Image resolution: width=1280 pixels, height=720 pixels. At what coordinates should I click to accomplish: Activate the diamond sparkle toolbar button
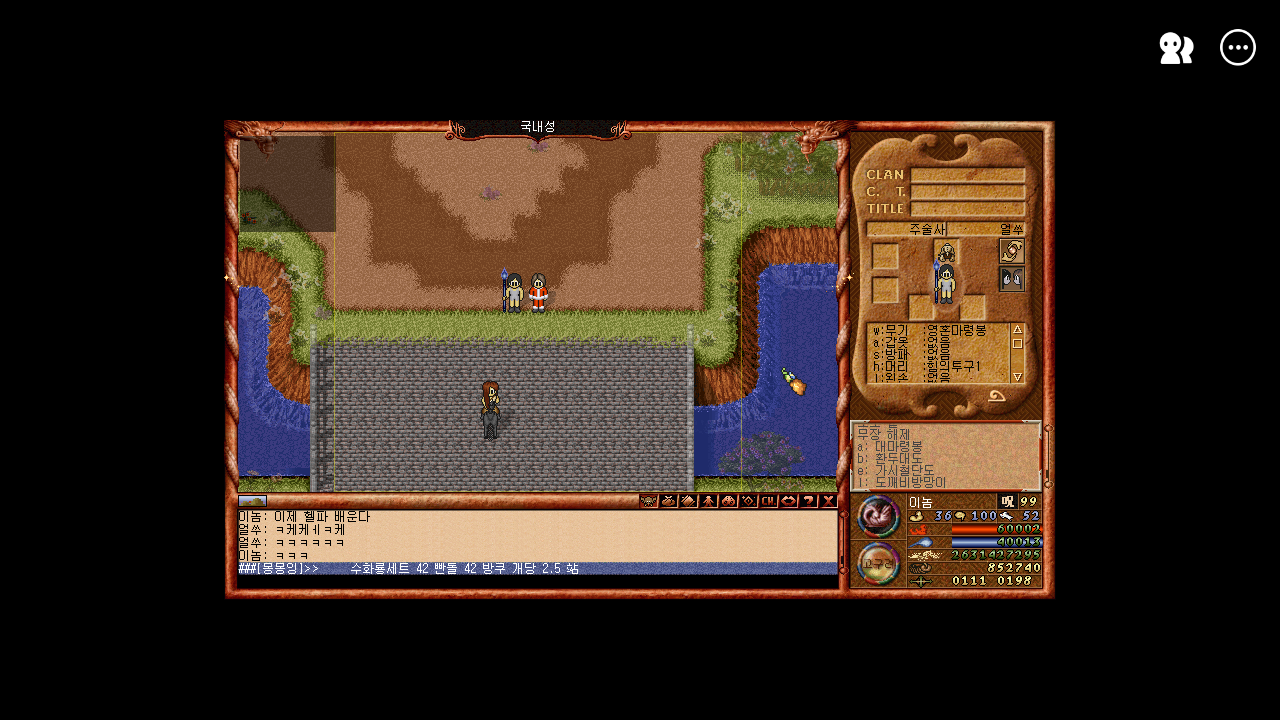pyautogui.click(x=749, y=501)
